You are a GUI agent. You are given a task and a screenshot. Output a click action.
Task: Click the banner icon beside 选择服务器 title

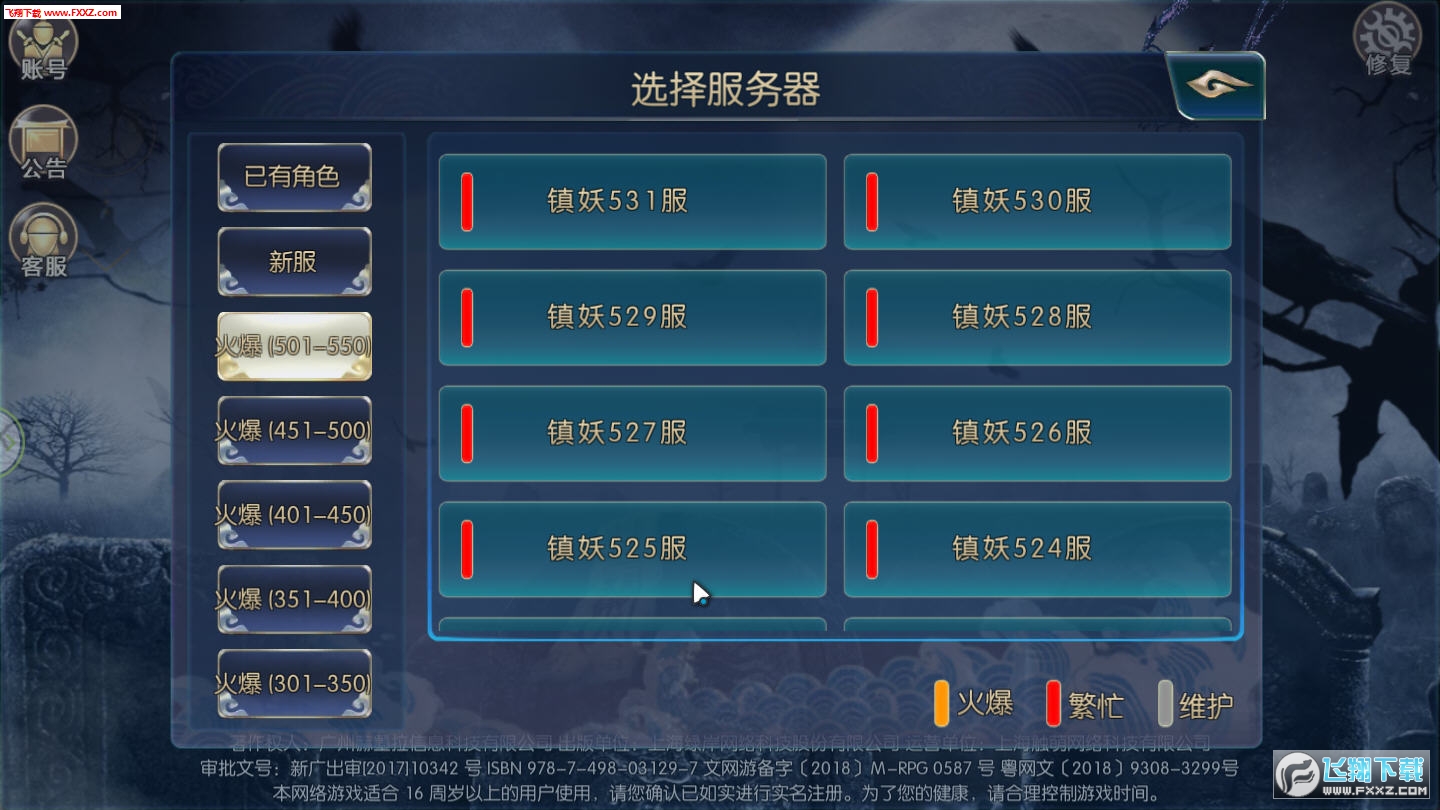click(1214, 85)
